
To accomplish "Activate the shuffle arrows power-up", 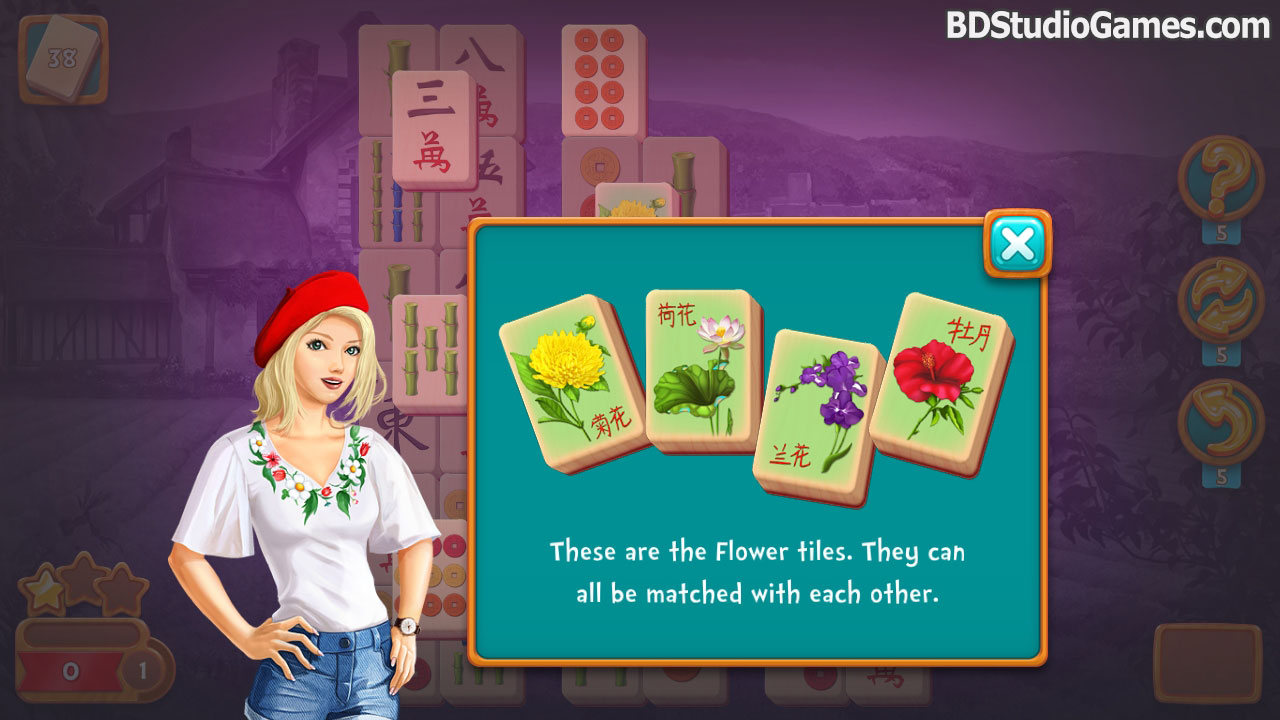I will coord(1220,296).
